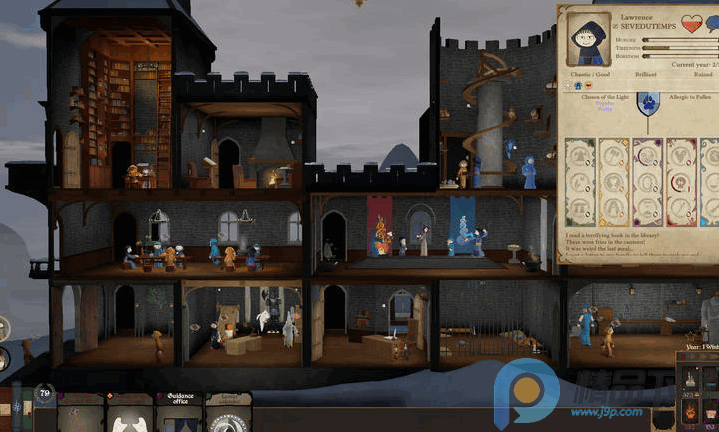Click Lawrence's hooded student portrait
This screenshot has width=719, height=432.
(587, 39)
